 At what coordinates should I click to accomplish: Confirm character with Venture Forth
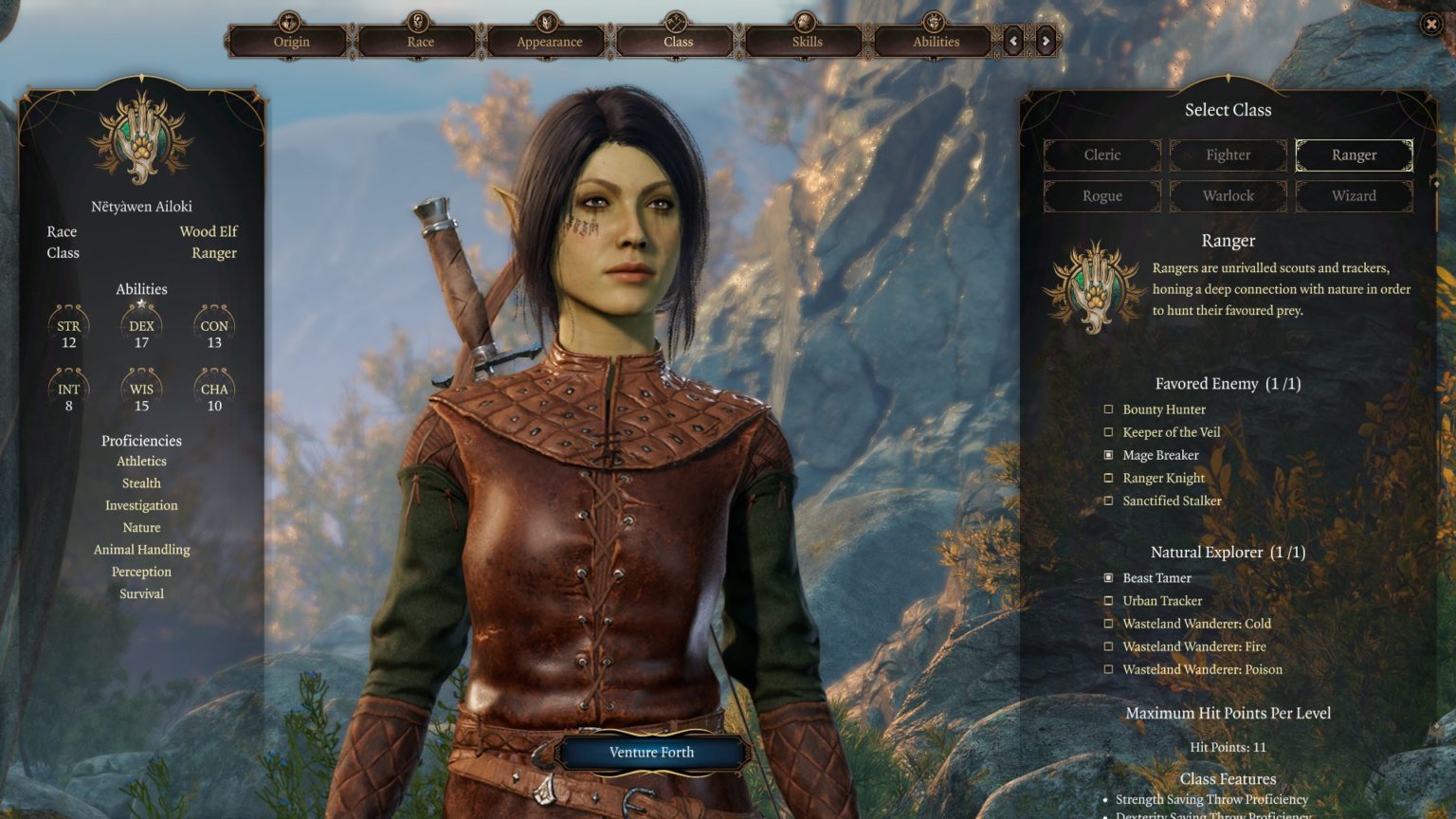(x=651, y=753)
